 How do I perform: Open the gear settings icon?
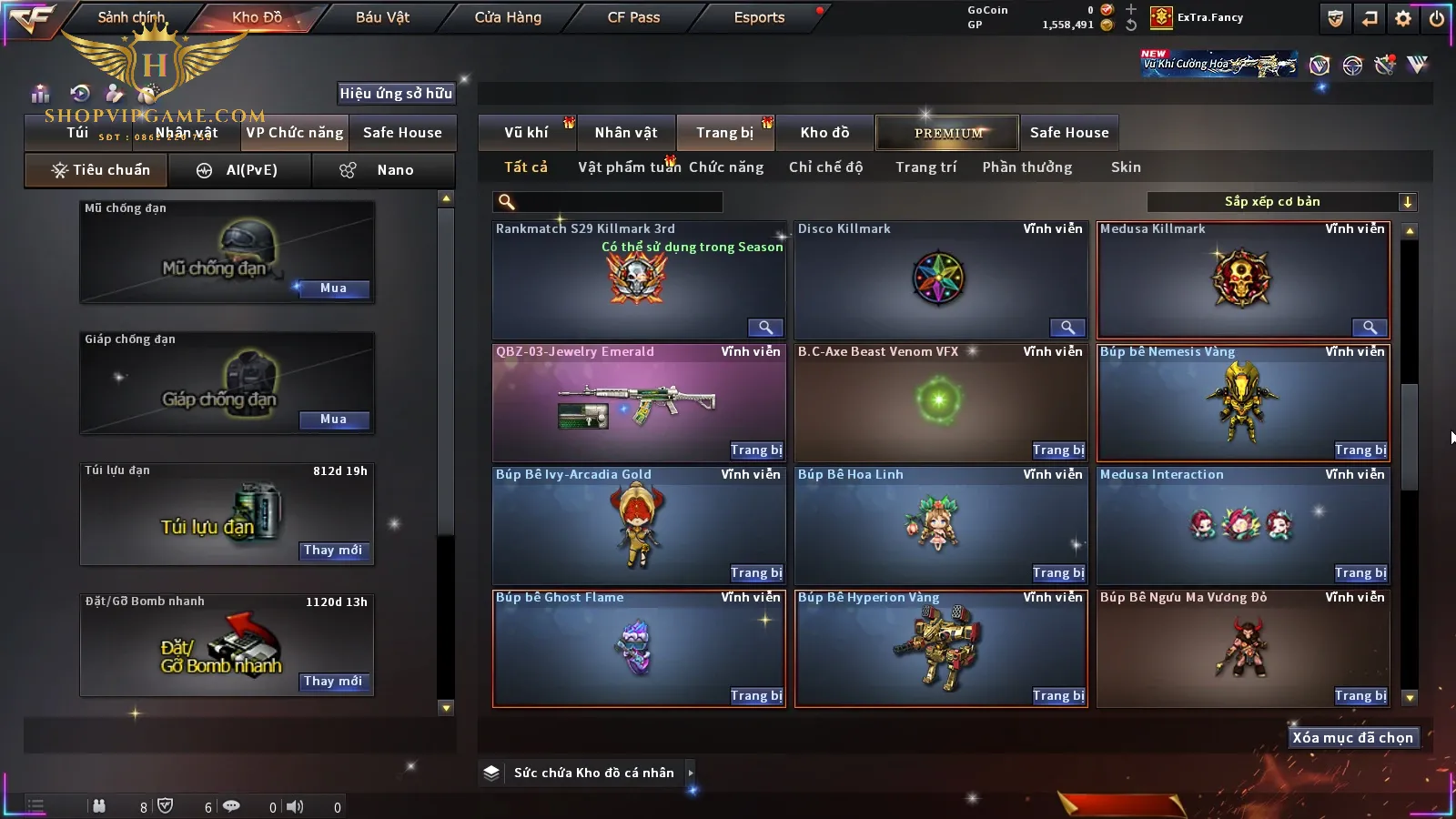click(1403, 18)
